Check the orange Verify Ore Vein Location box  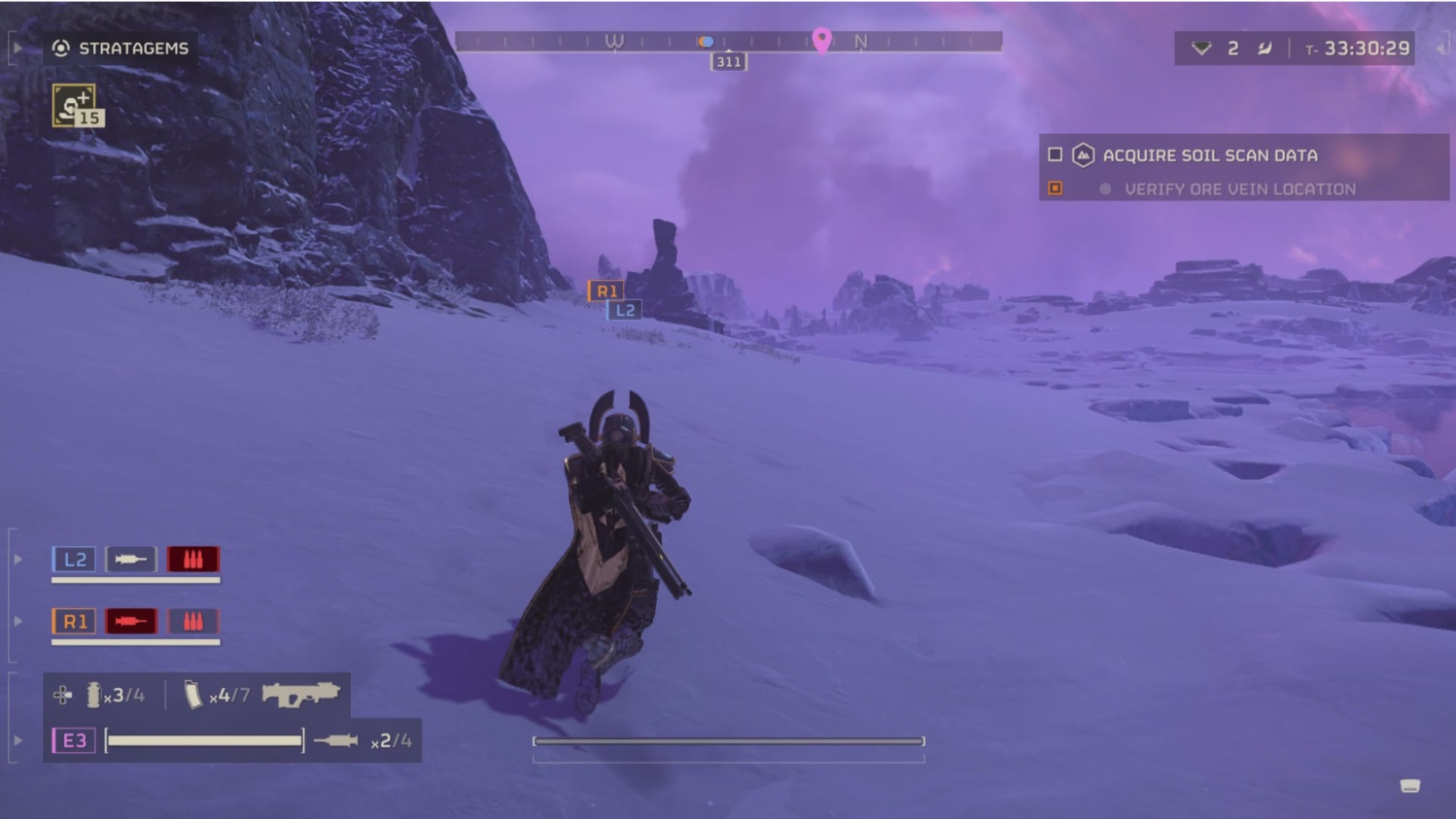pos(1056,188)
